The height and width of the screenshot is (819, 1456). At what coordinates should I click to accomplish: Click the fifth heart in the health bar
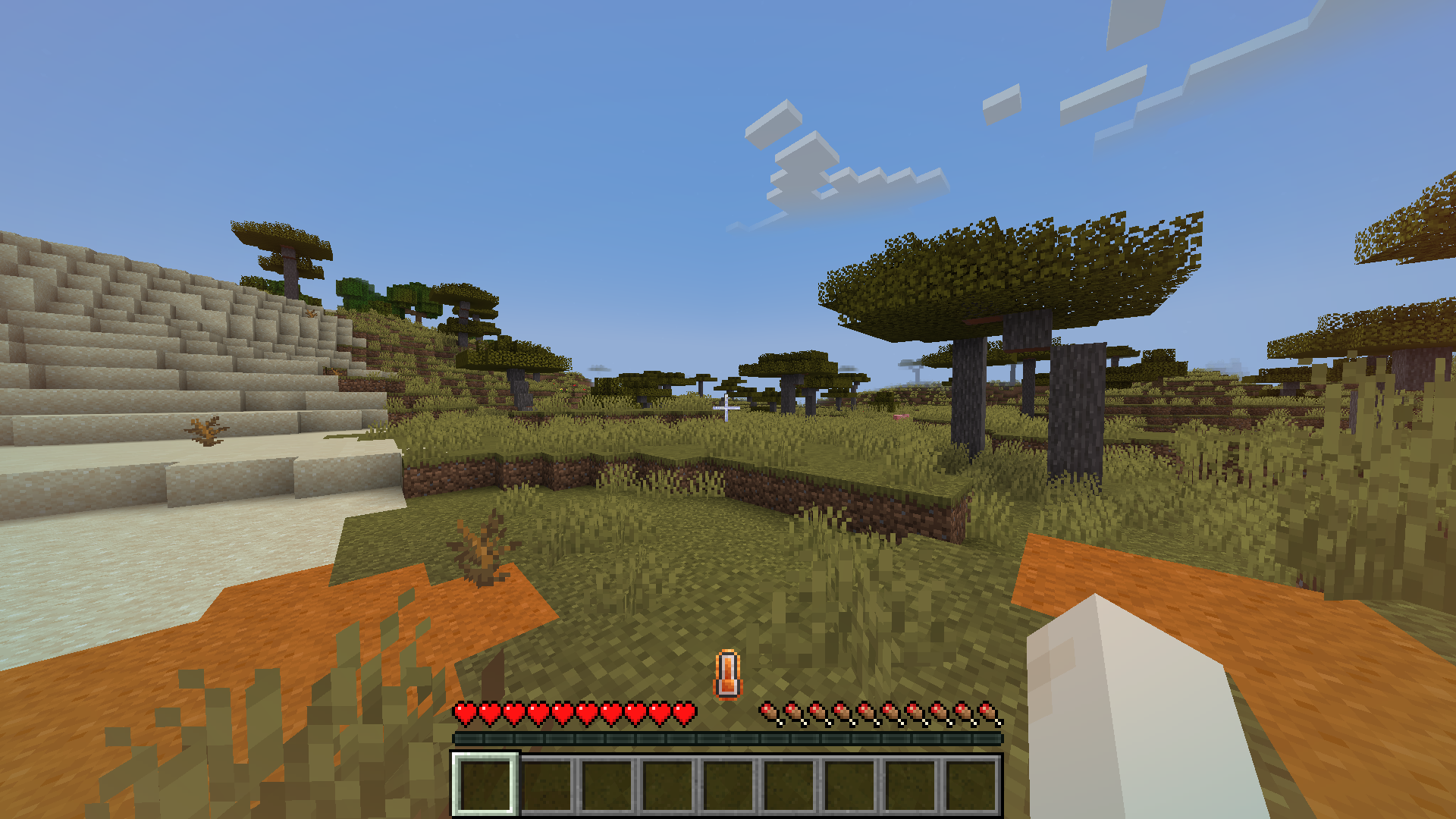[x=561, y=711]
